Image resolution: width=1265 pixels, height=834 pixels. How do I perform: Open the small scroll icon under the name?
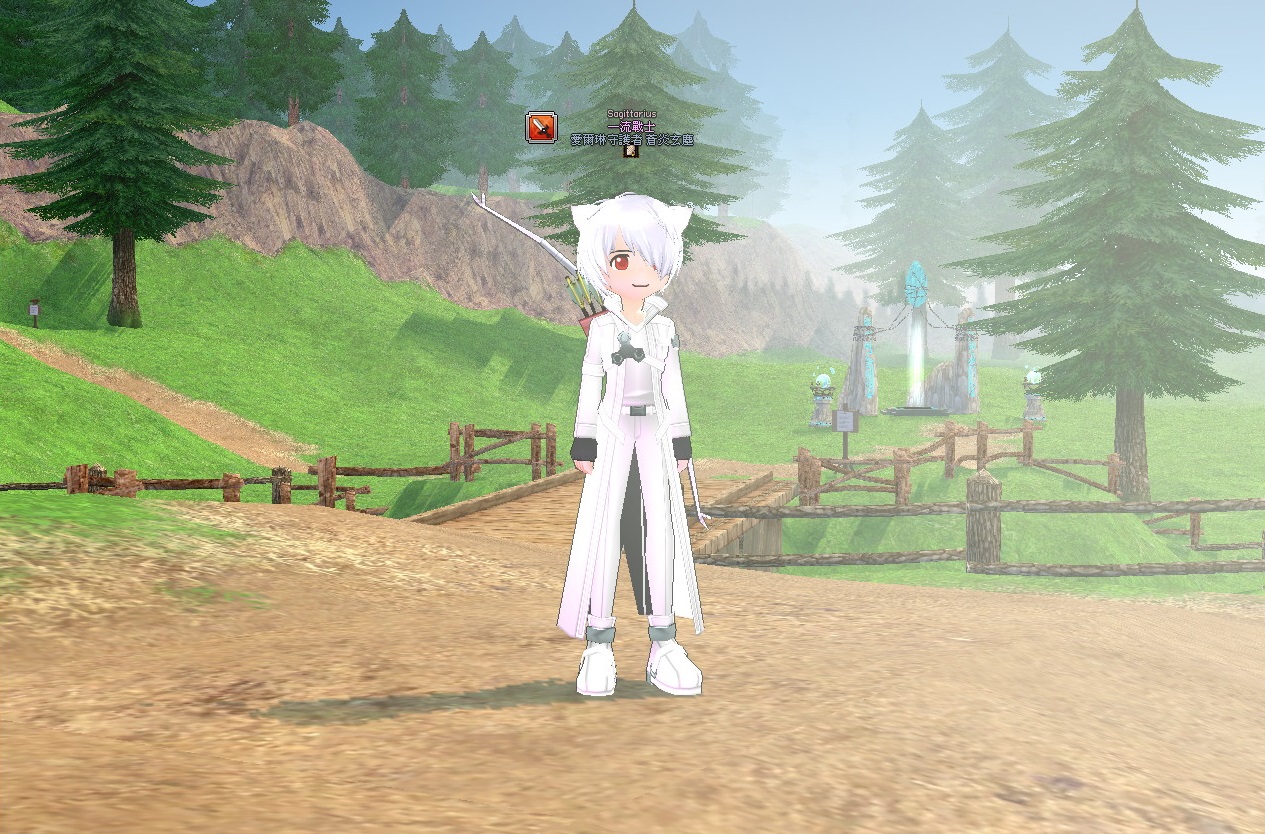(630, 152)
